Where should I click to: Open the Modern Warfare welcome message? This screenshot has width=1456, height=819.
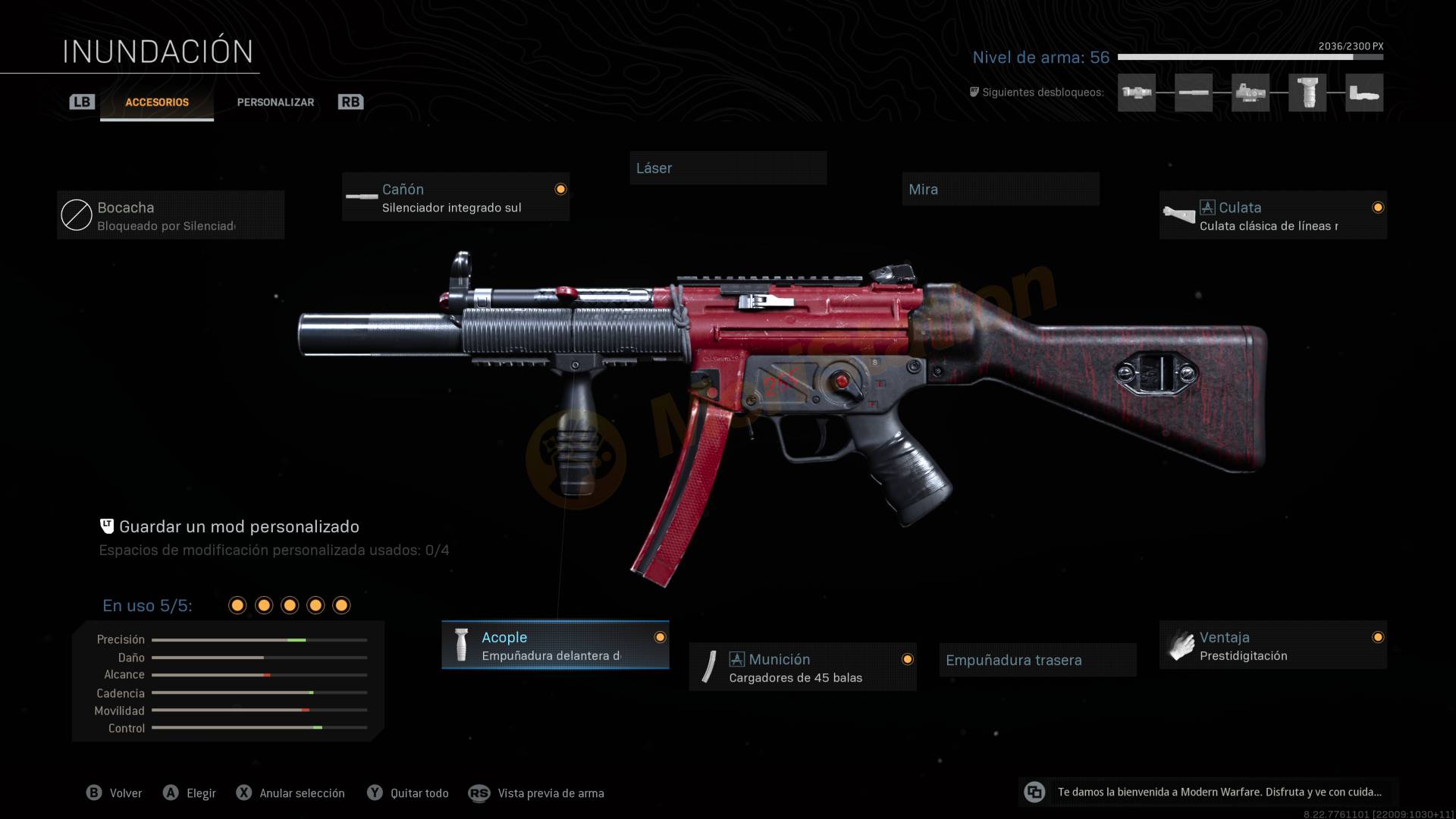tap(1209, 792)
